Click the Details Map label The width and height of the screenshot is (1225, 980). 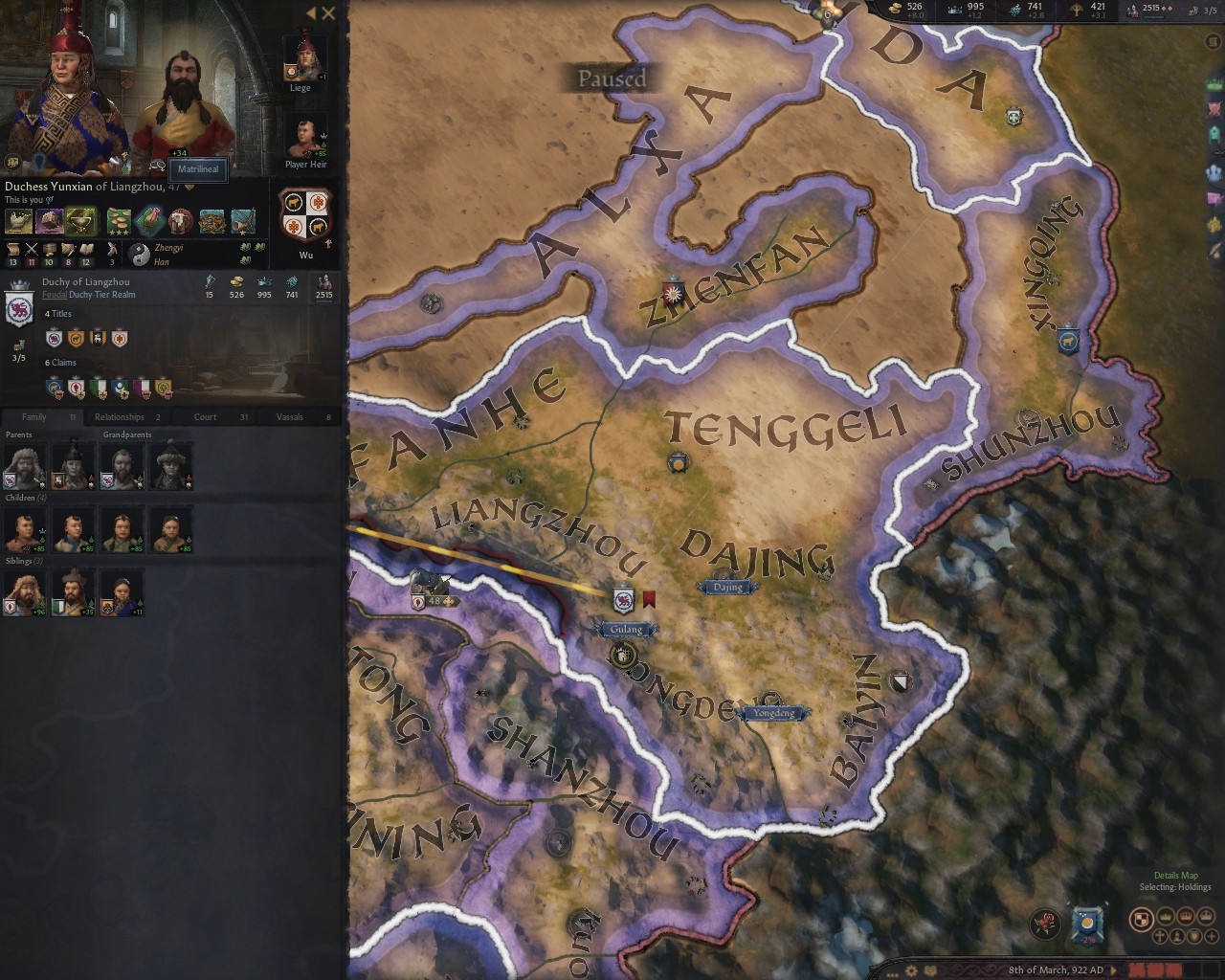tap(1174, 874)
